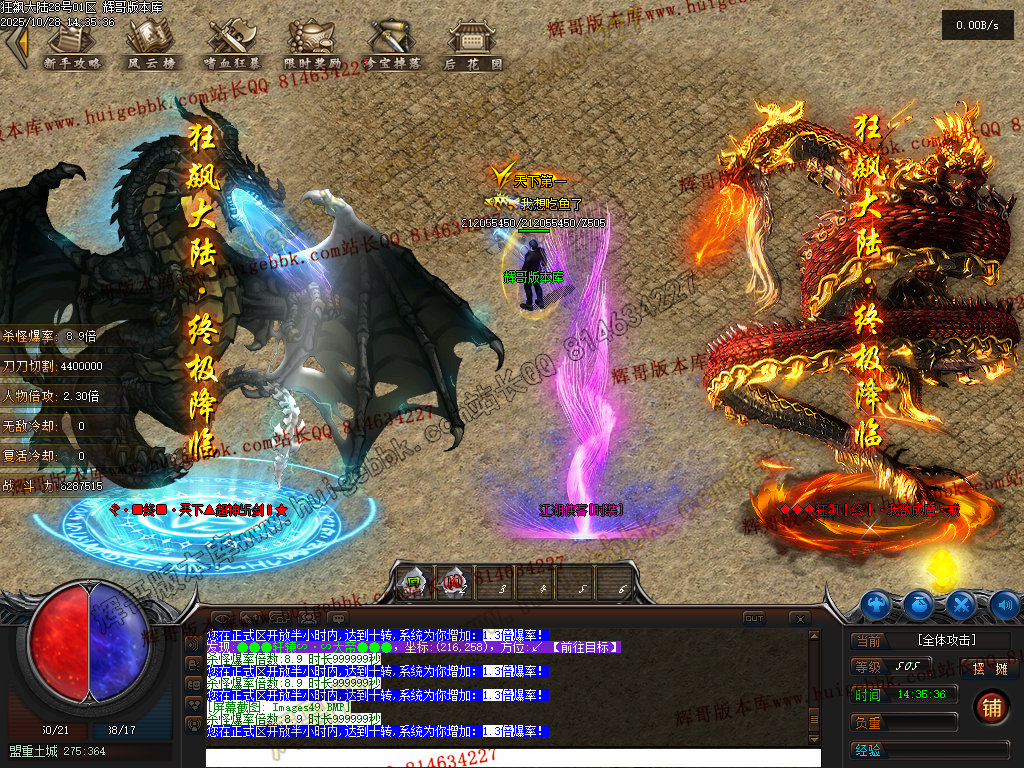Open the 珍宝掉落 treasure drops
The width and height of the screenshot is (1024, 768).
point(392,45)
